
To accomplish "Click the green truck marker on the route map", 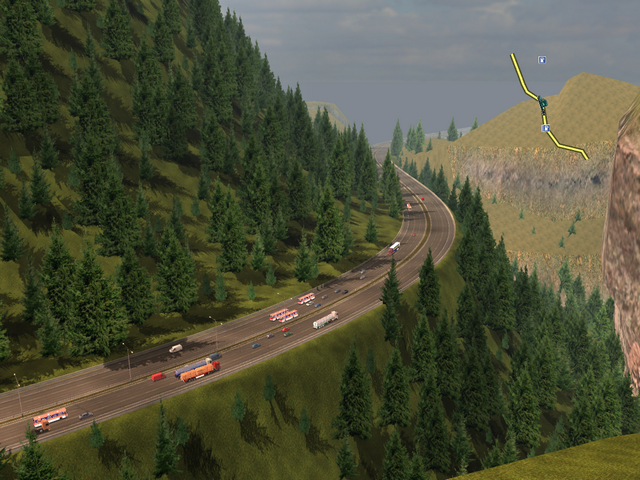I will click(x=543, y=103).
